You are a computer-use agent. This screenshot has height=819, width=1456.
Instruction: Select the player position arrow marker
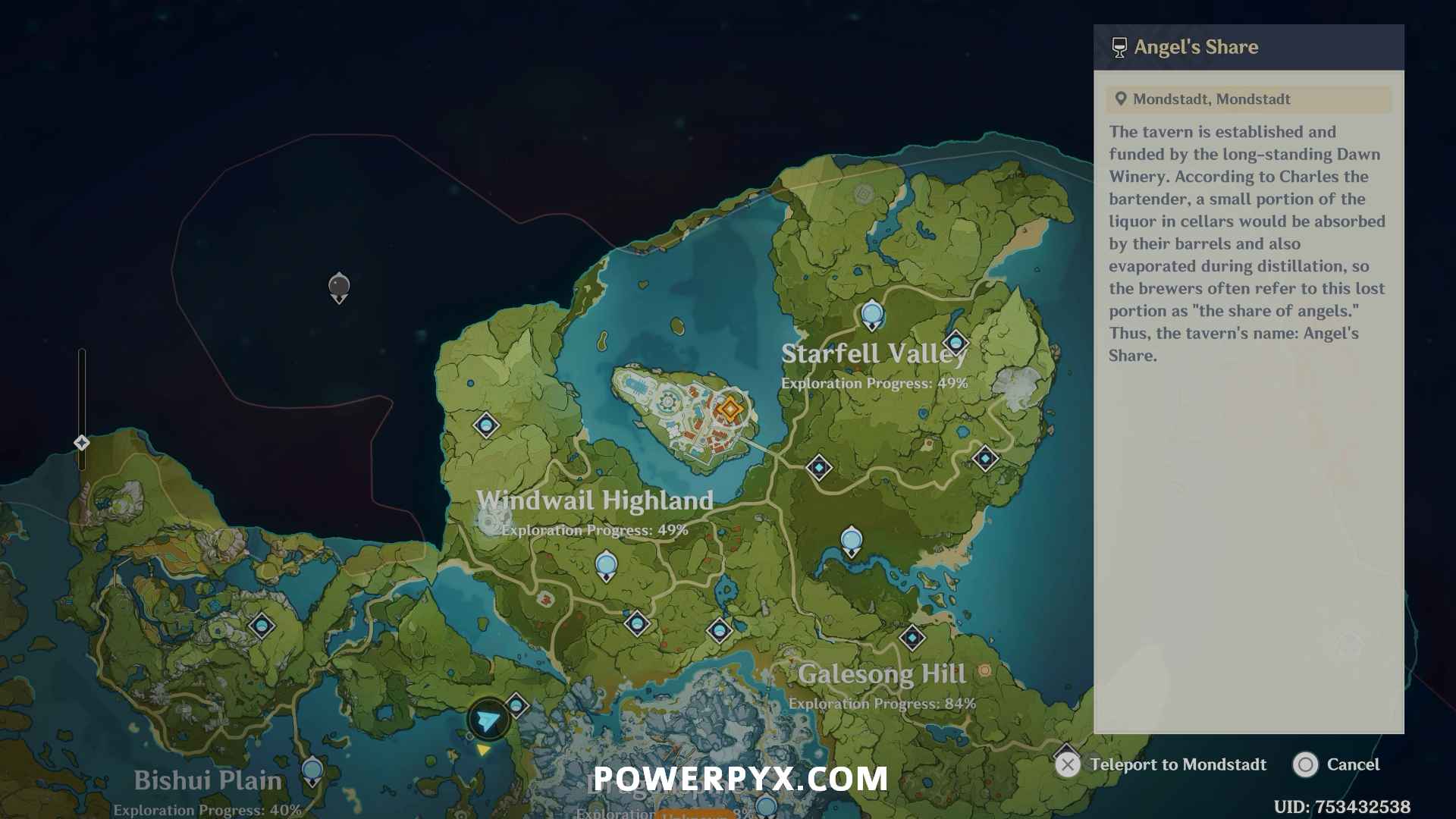(488, 720)
